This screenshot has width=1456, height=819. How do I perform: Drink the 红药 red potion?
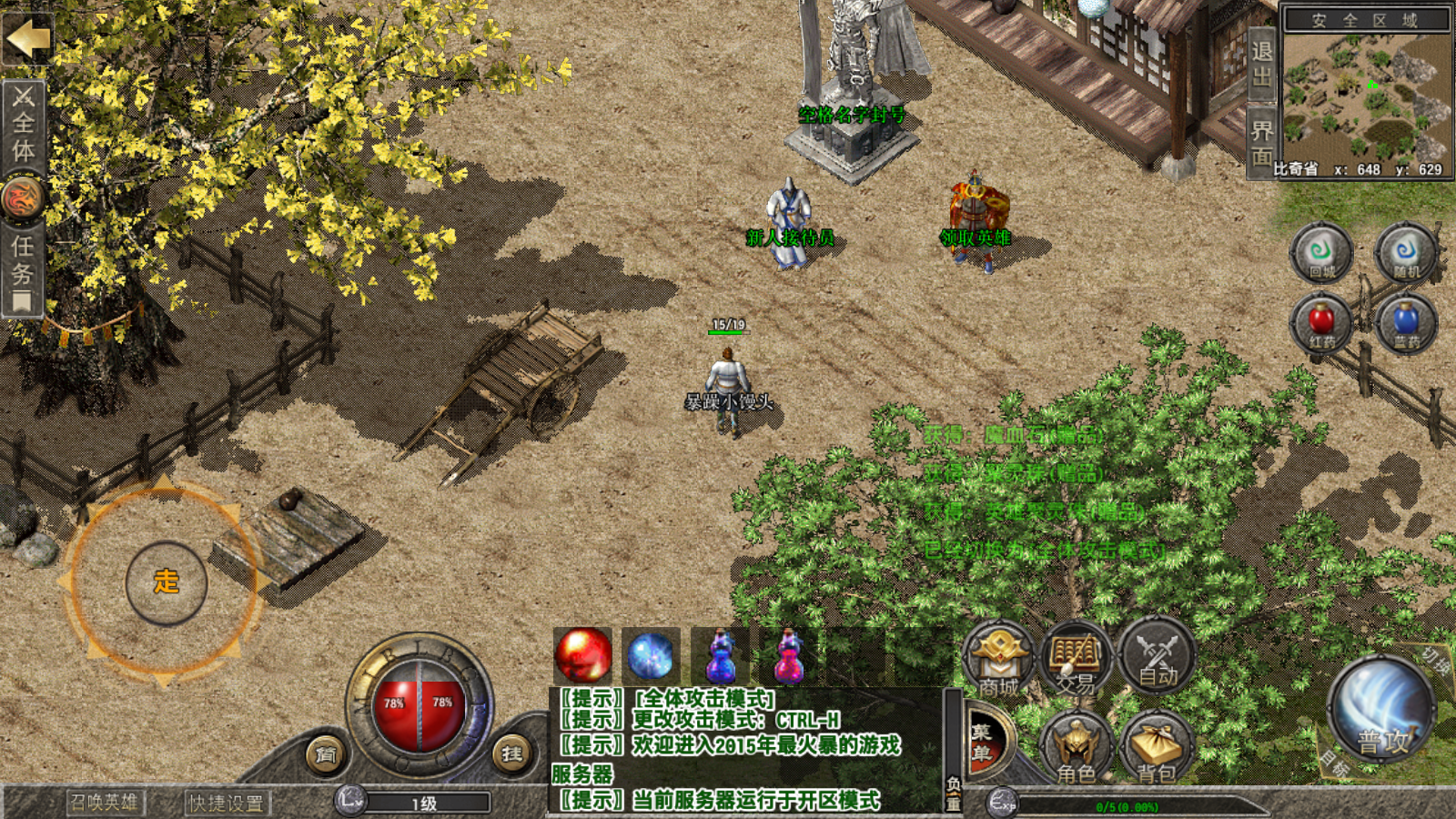click(x=1321, y=324)
